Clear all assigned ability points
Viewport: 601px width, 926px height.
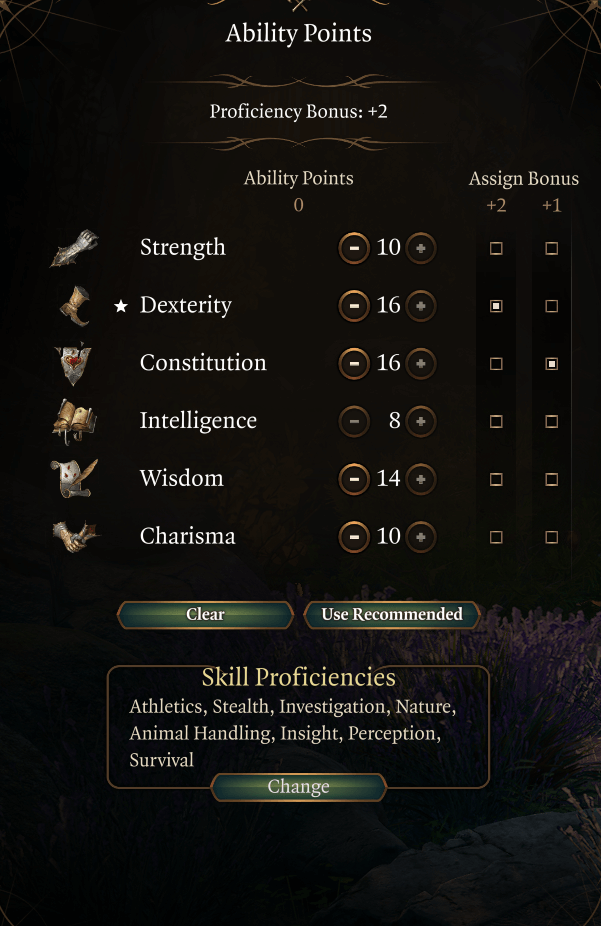click(205, 615)
